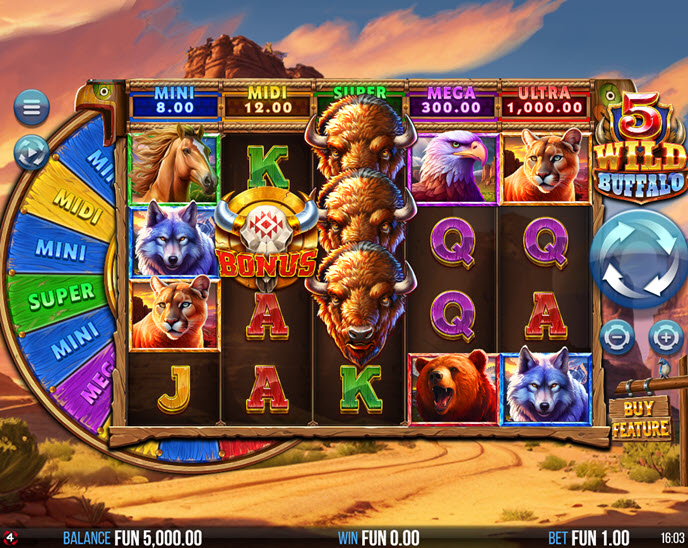Increase the bet with the plus button
This screenshot has height=548, width=688.
(x=664, y=336)
